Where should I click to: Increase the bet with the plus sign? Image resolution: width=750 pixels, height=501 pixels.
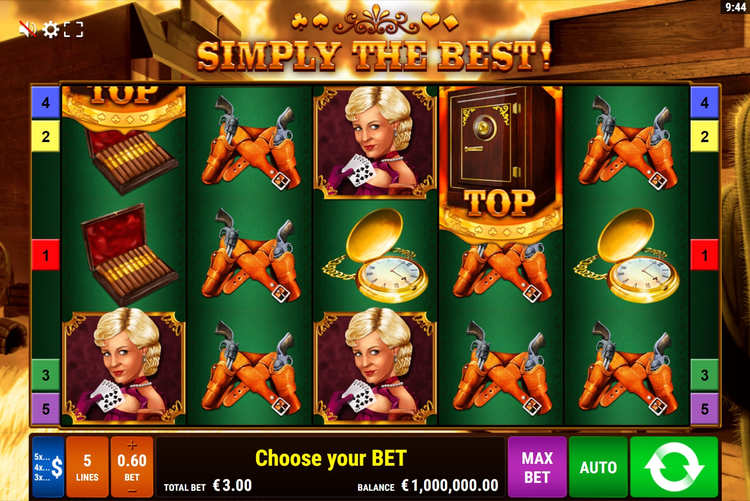tap(132, 444)
